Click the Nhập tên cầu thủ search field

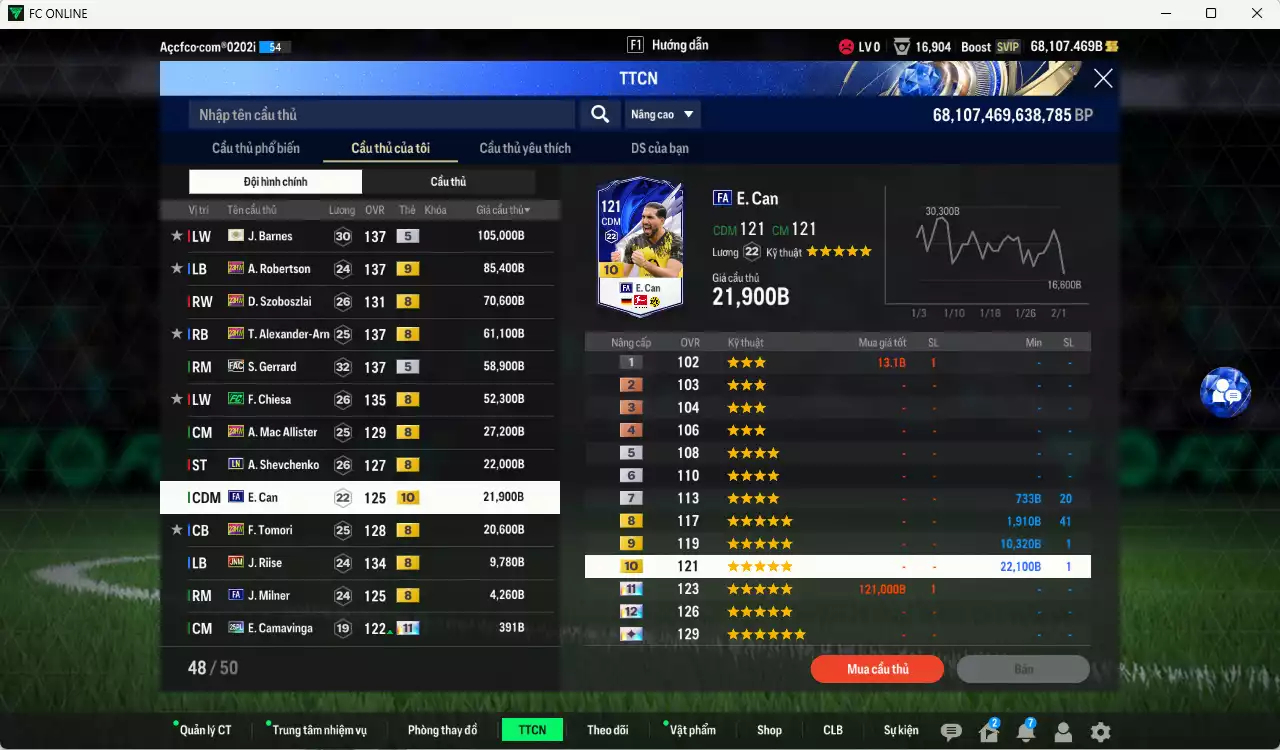(380, 114)
